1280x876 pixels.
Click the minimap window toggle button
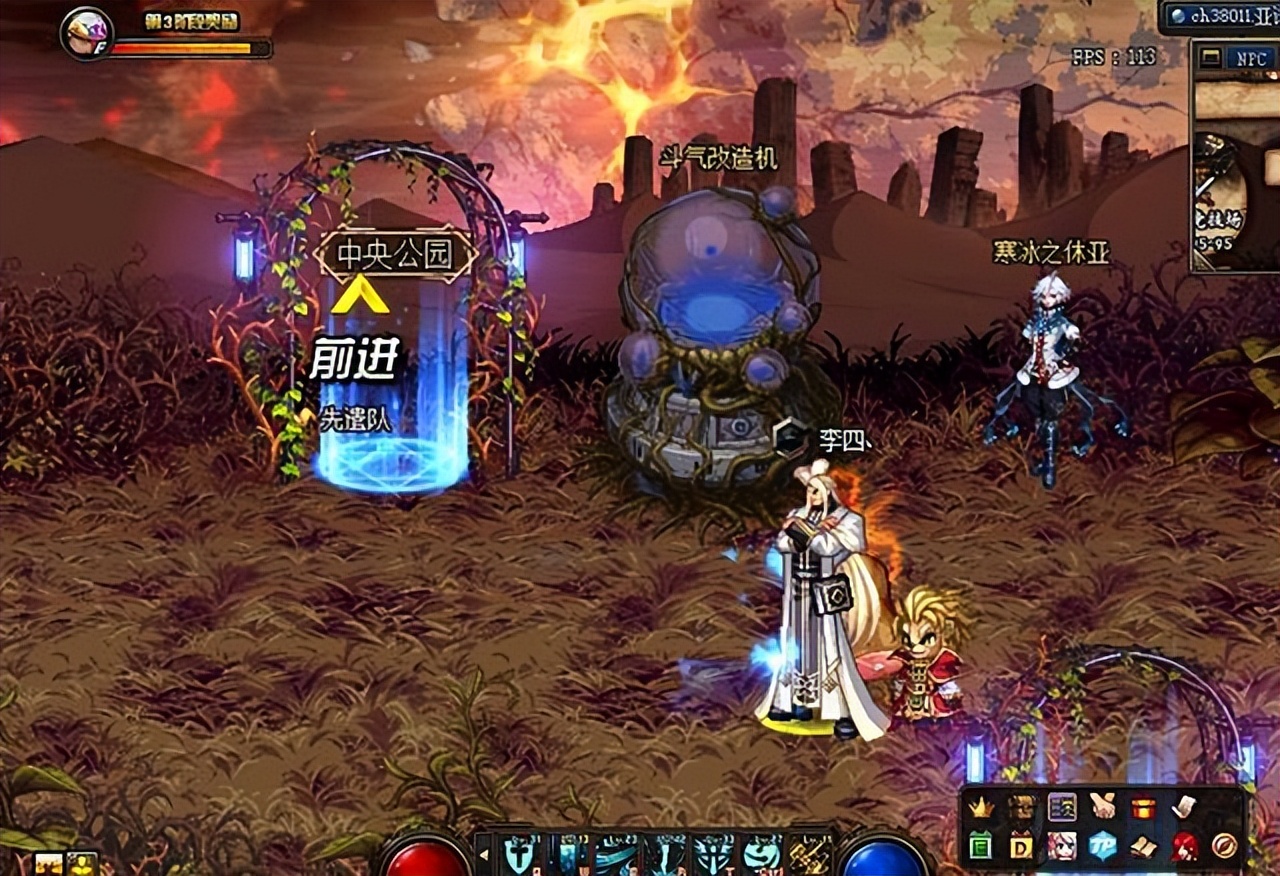1210,58
